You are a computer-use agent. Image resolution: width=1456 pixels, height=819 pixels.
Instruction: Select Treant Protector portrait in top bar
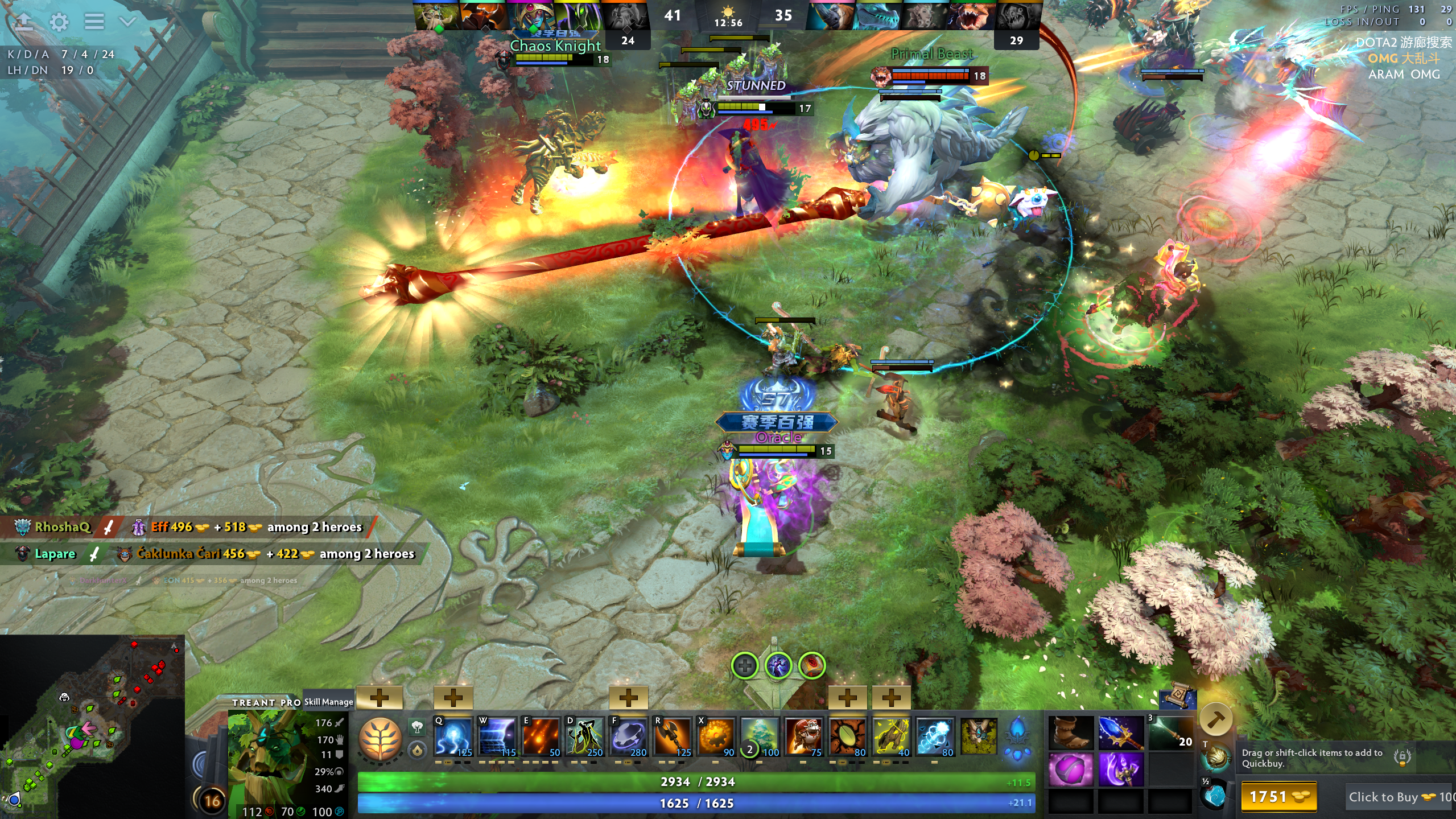[x=436, y=16]
